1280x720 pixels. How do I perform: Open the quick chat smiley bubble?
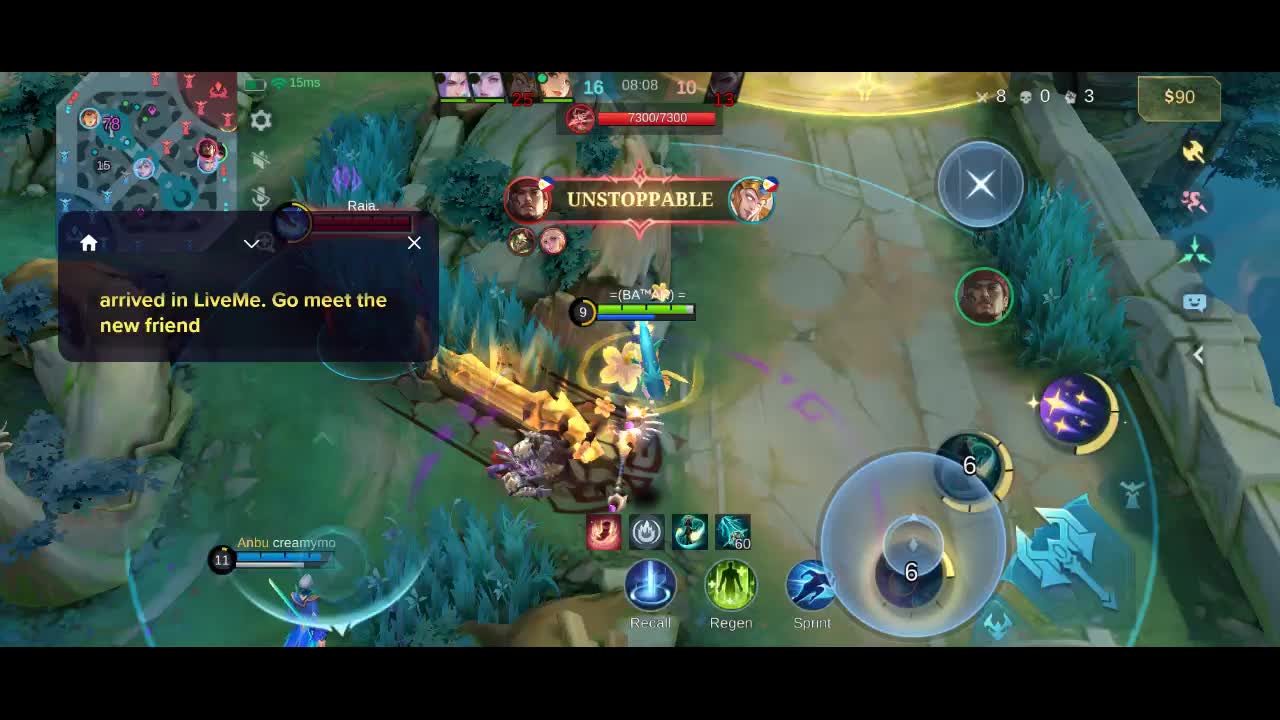click(1194, 302)
